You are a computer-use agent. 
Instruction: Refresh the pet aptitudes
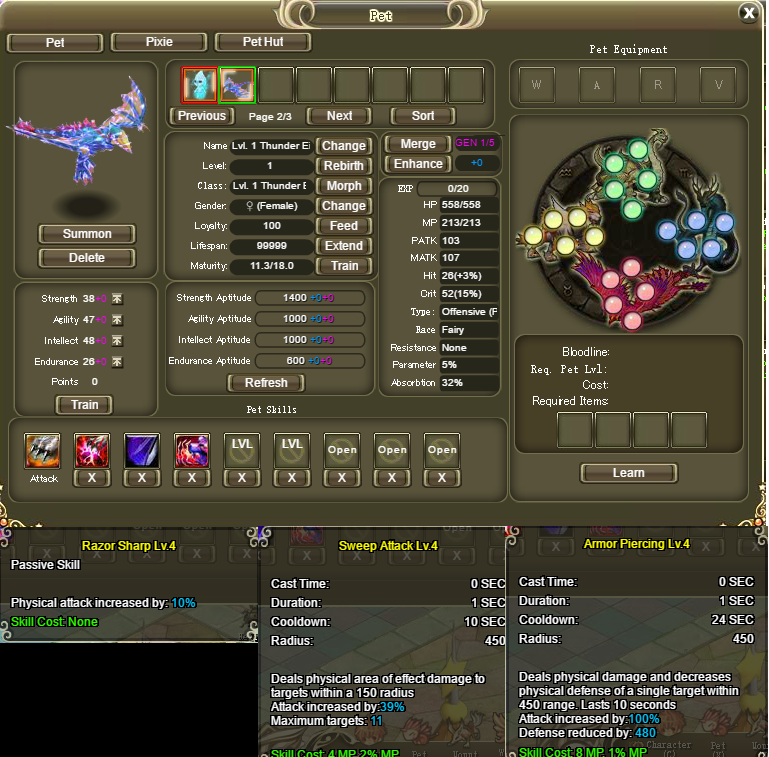click(x=266, y=383)
